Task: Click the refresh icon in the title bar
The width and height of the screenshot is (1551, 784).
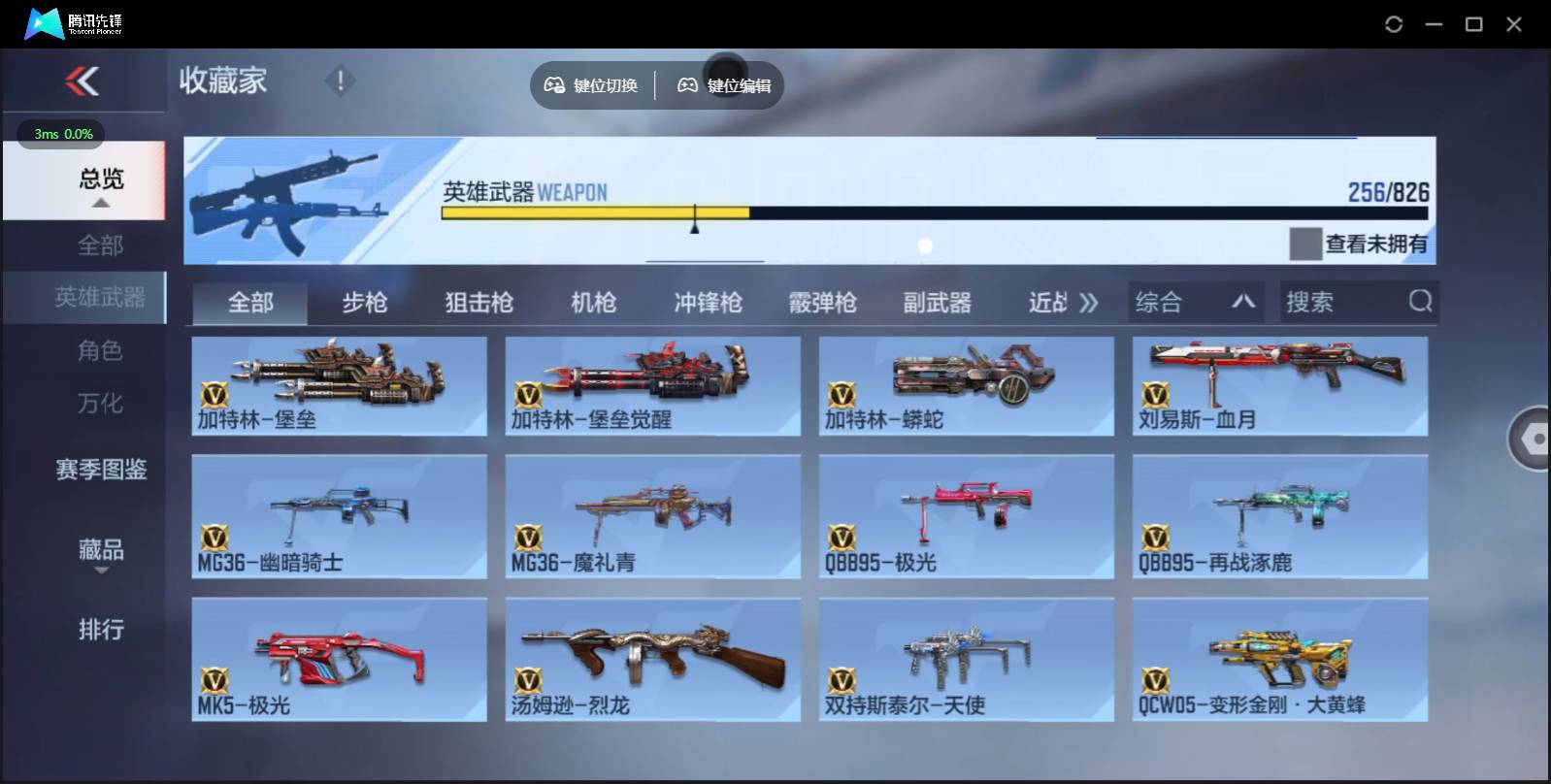Action: point(1395,23)
